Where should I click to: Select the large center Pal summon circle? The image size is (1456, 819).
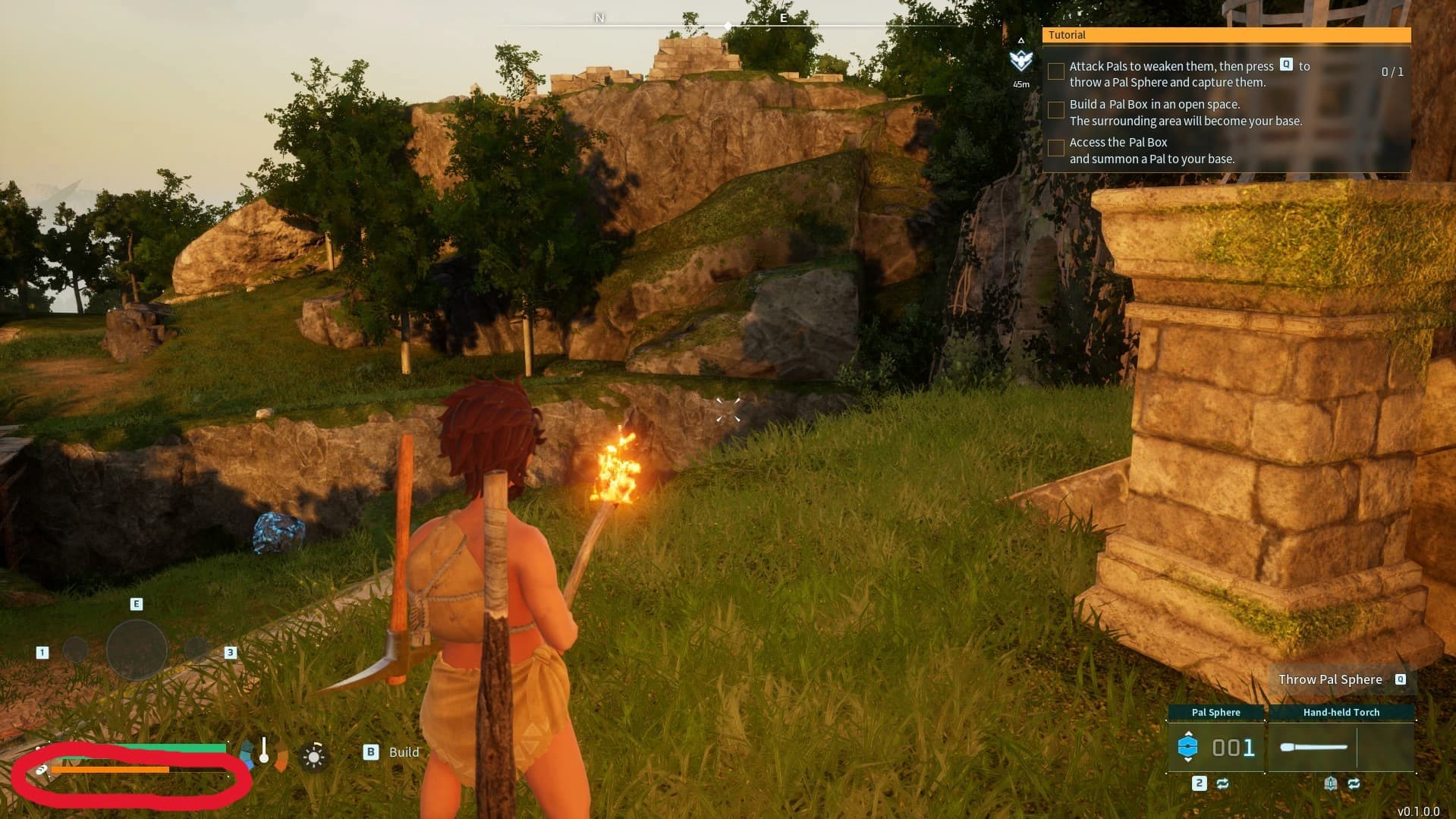point(137,650)
